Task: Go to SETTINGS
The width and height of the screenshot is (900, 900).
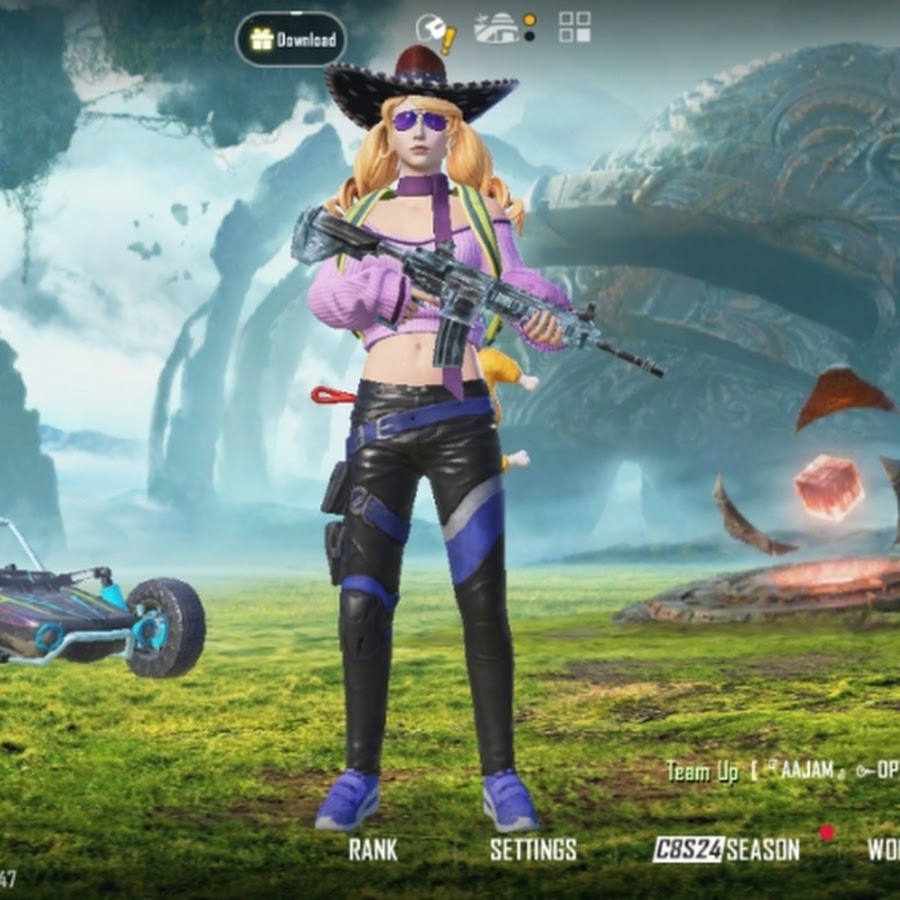Action: point(533,850)
